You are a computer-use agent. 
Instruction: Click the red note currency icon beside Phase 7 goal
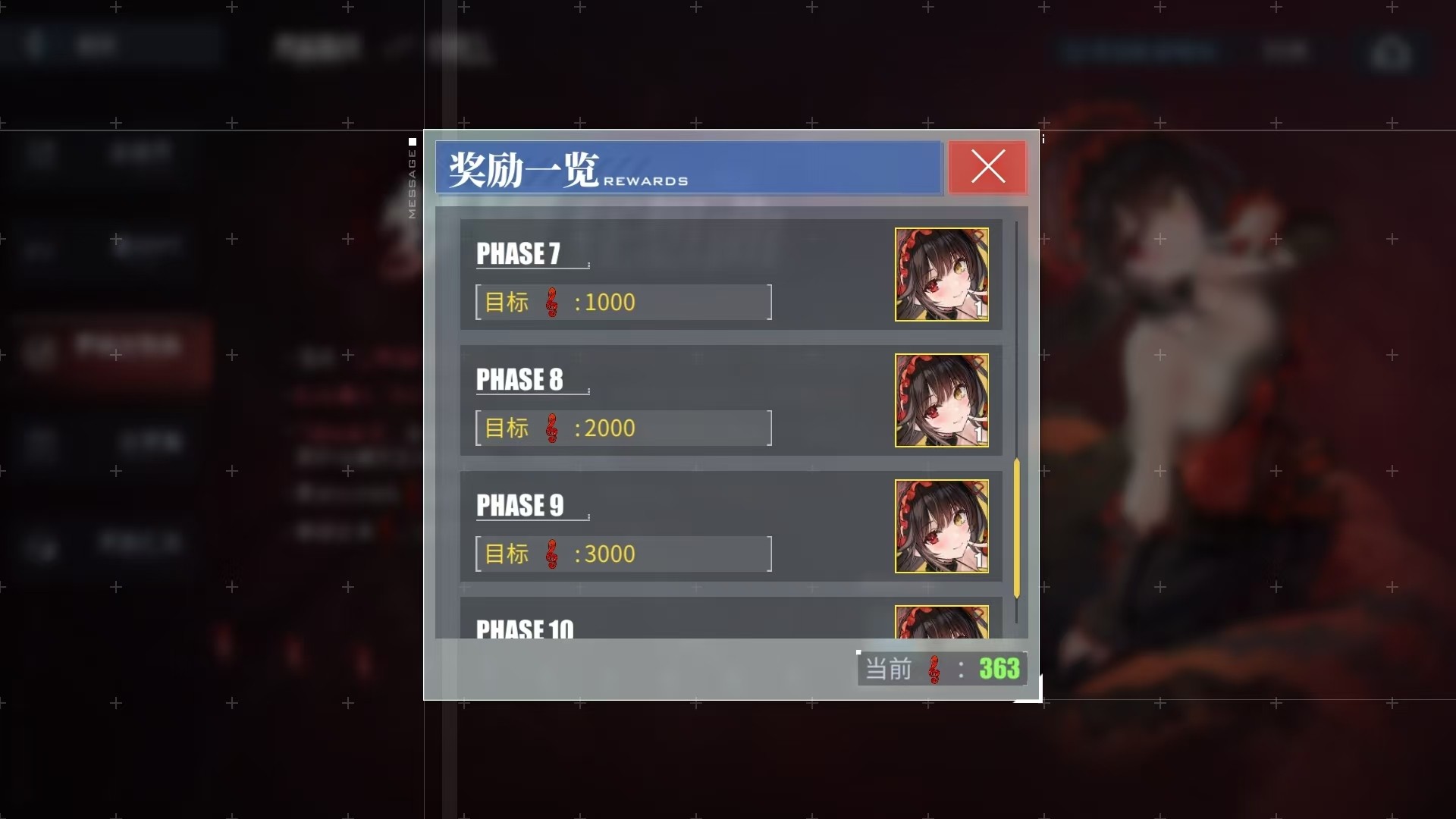(x=553, y=302)
